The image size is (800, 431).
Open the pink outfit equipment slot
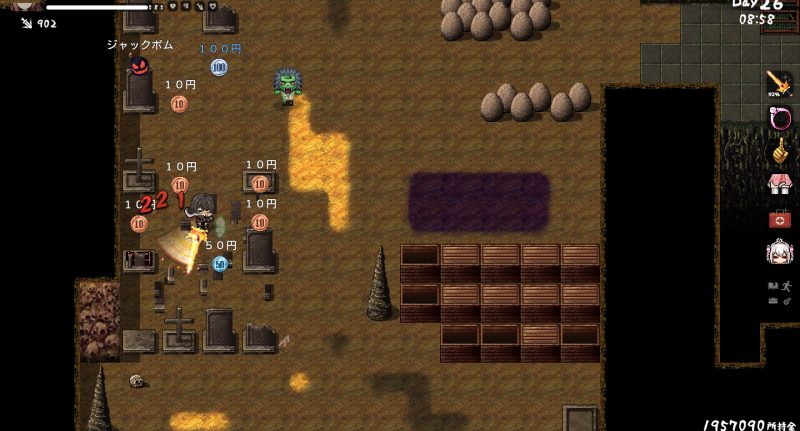(x=778, y=184)
